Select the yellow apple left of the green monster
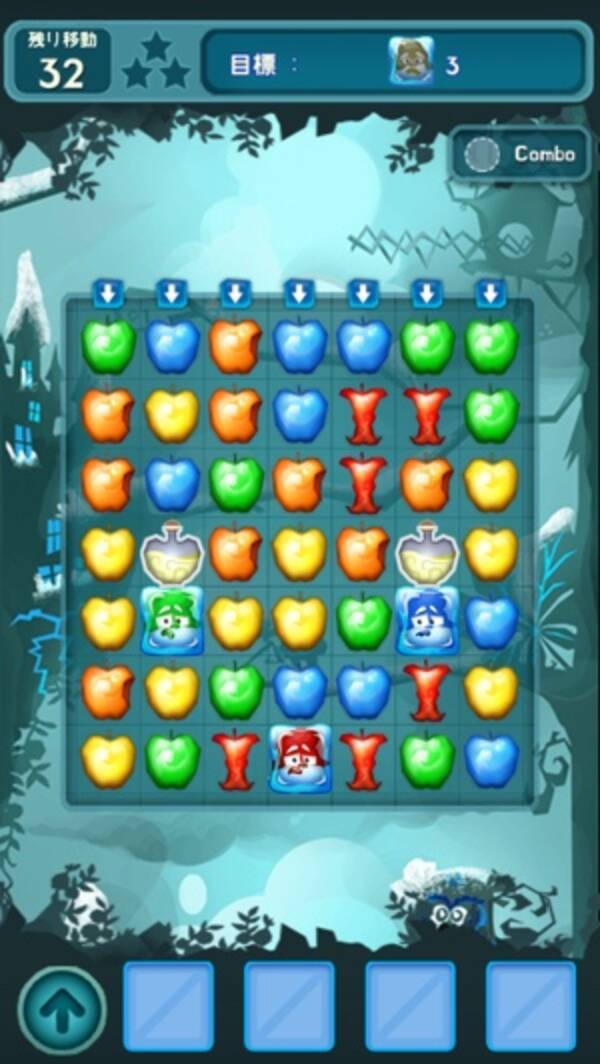 point(107,621)
